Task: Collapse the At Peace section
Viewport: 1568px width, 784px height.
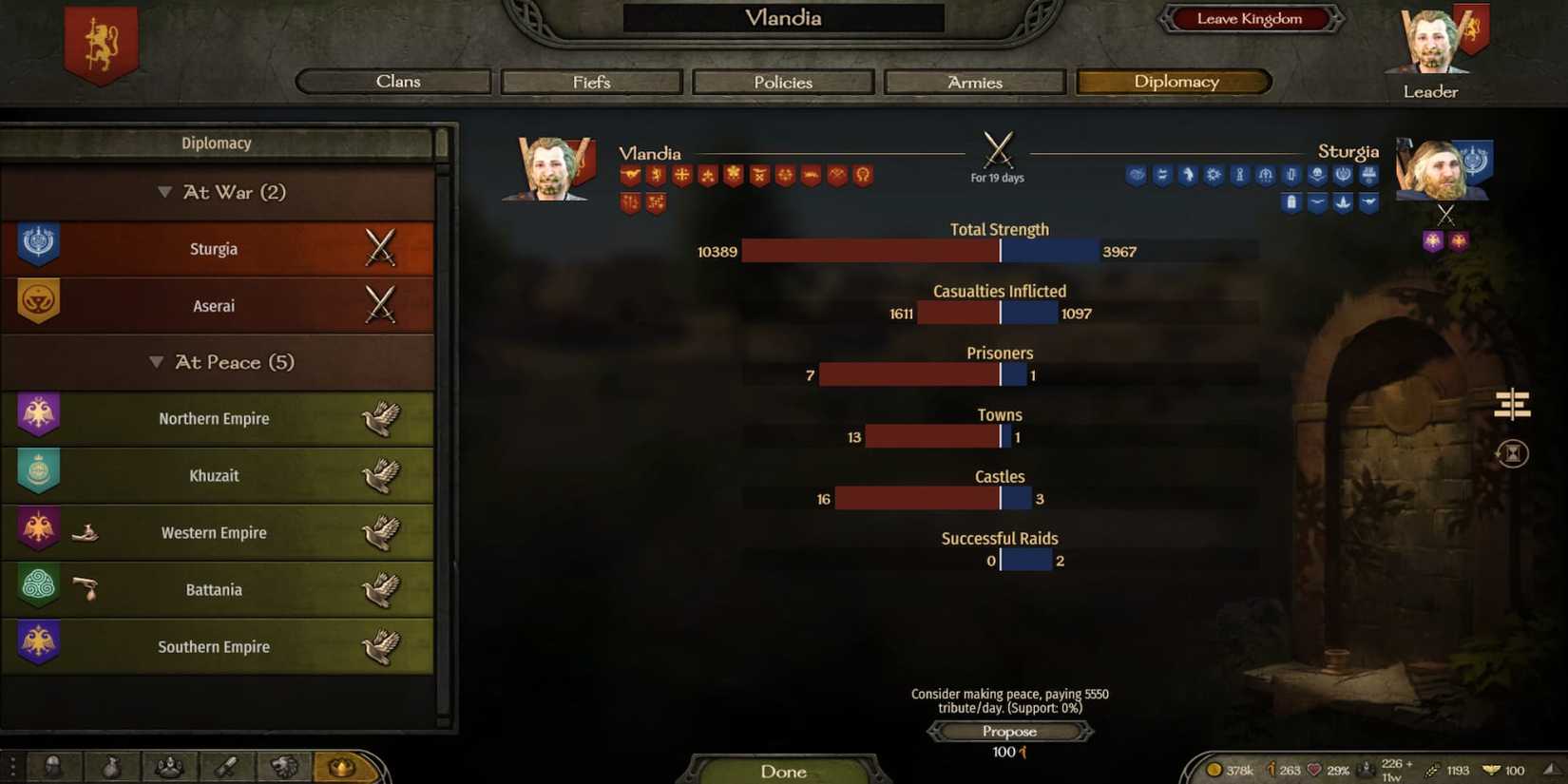Action: 219,362
